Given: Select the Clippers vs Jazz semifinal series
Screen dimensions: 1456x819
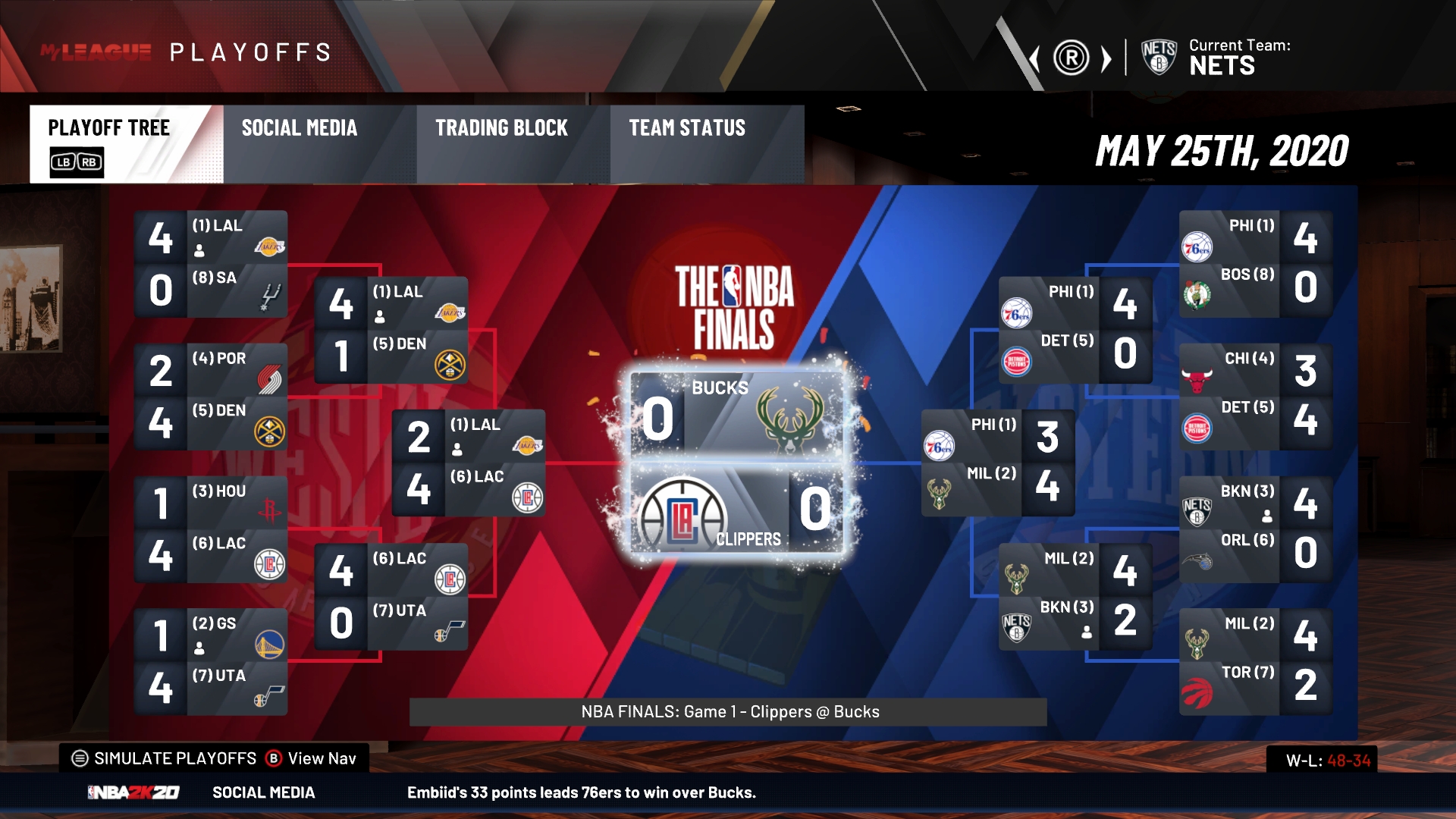Looking at the screenshot, I should pyautogui.click(x=391, y=596).
